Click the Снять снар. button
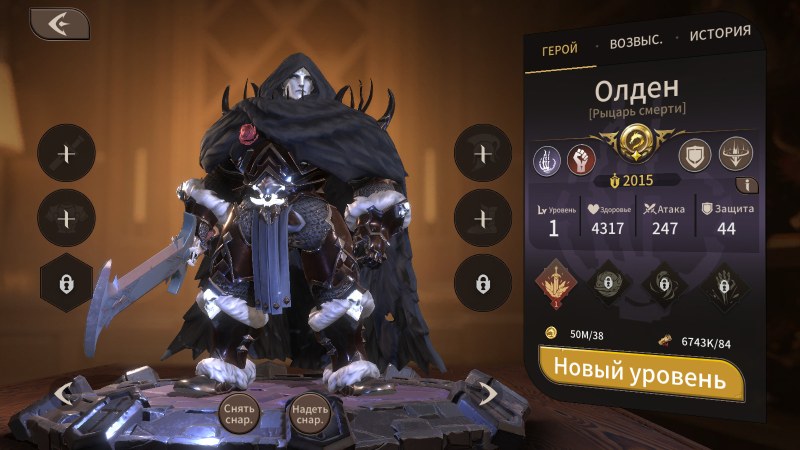800x450 pixels. (239, 413)
